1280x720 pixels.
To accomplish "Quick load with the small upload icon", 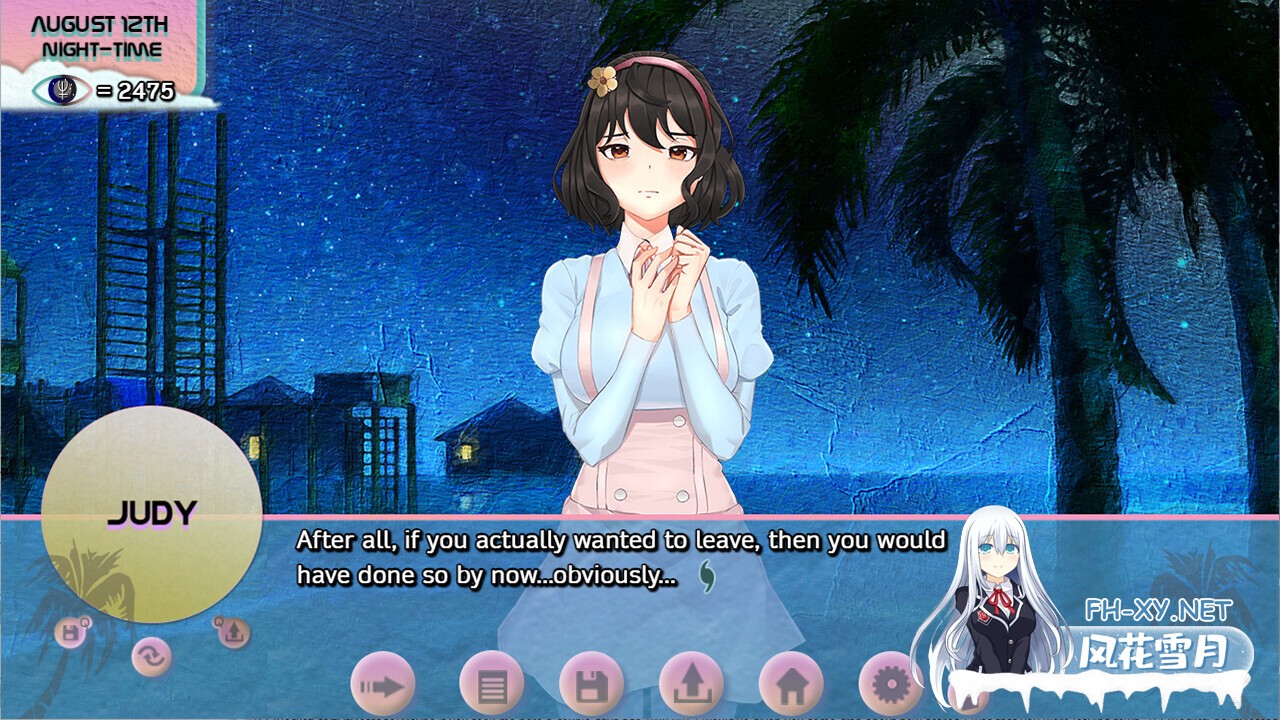I will click(232, 633).
